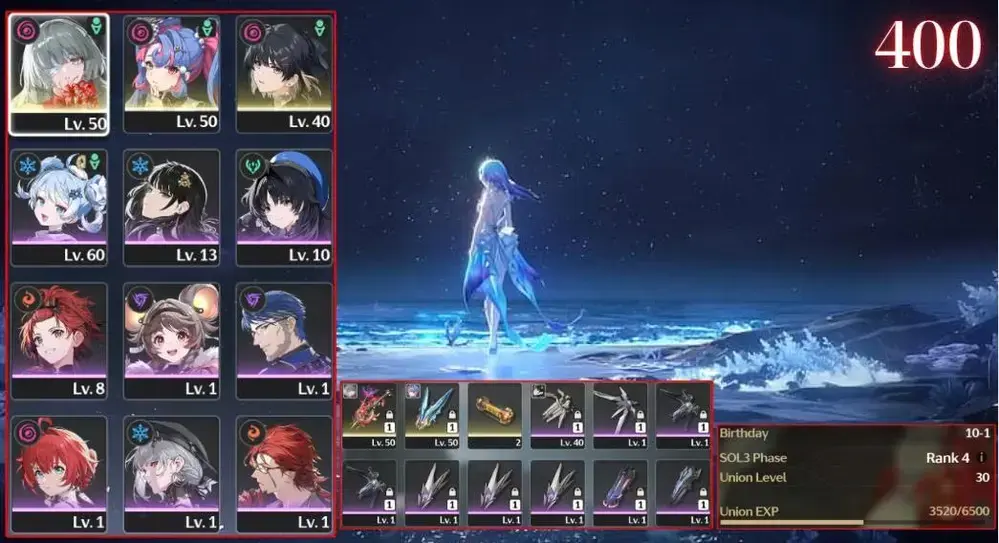Select the red-haired character with green eyes

(x=59, y=475)
